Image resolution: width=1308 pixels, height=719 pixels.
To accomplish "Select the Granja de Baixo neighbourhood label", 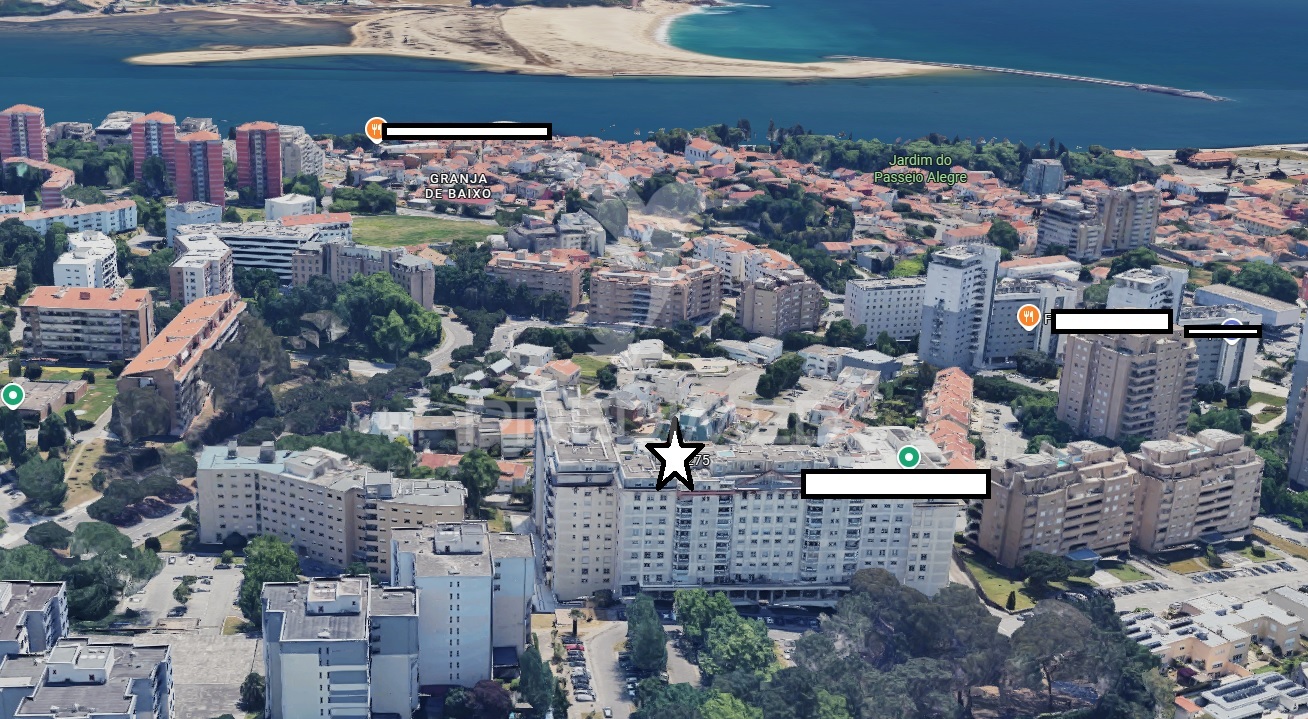I will tap(457, 186).
